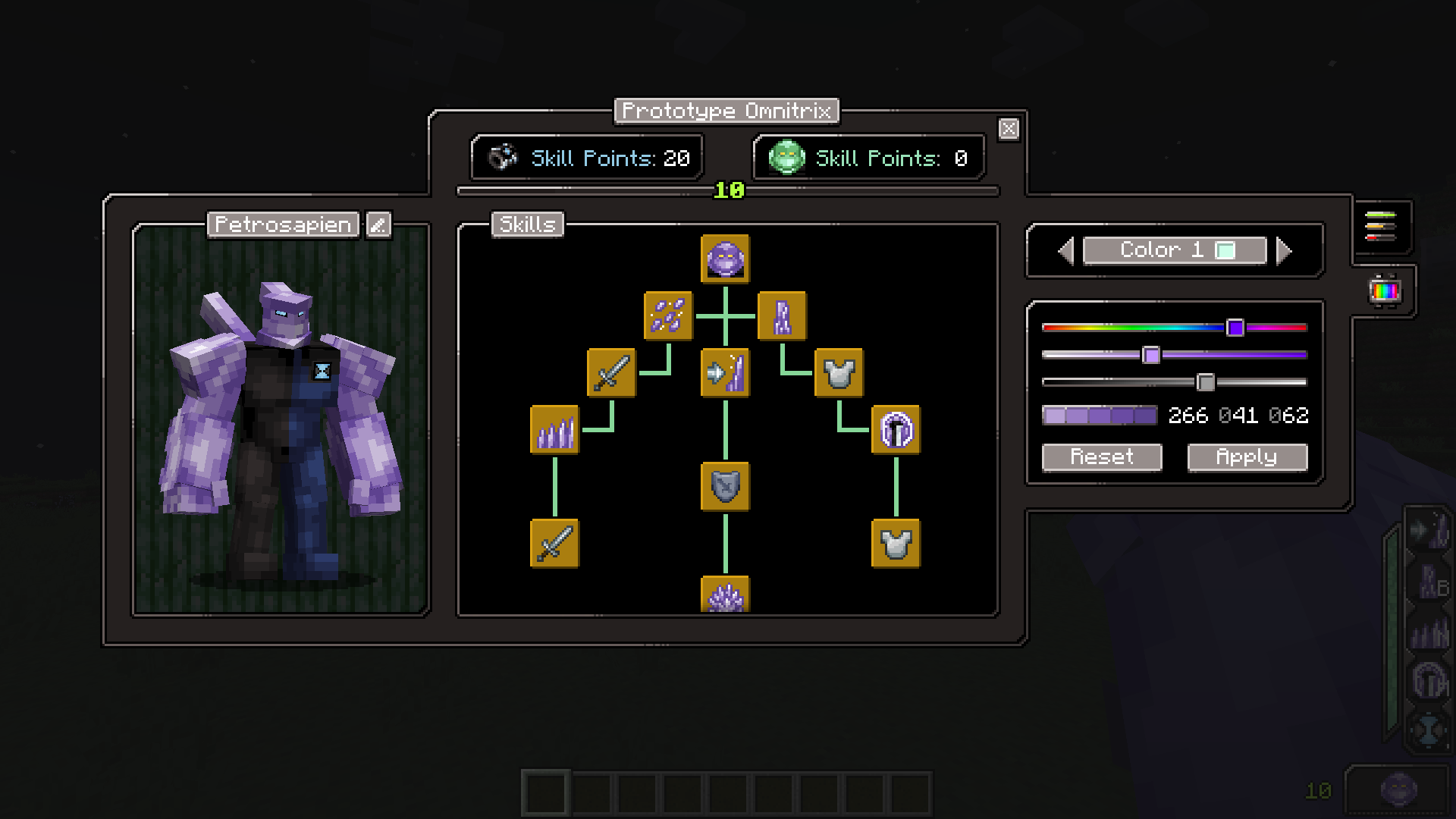Open the rainbow color palette tab
Screen dimensions: 1456x819
pos(1384,290)
